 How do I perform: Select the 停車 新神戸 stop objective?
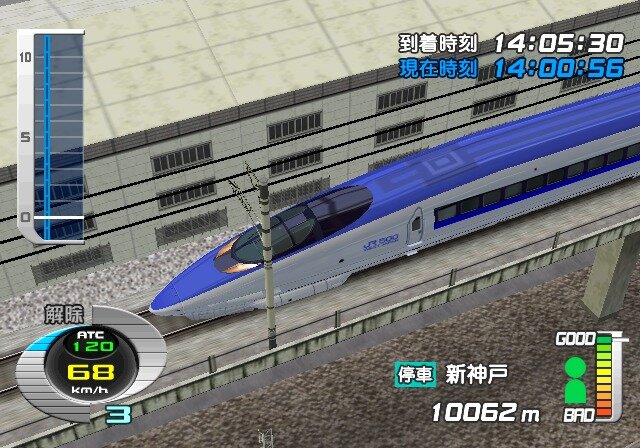(x=451, y=375)
